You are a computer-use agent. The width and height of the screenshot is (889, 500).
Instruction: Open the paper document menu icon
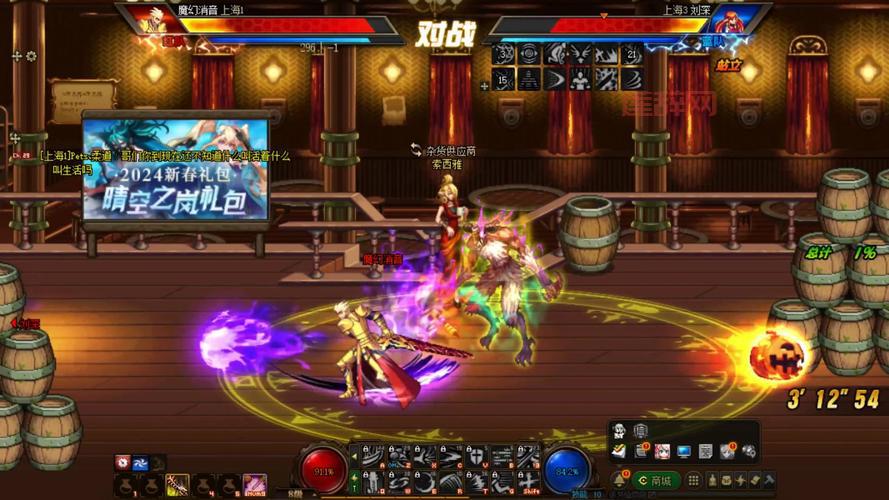[706, 452]
